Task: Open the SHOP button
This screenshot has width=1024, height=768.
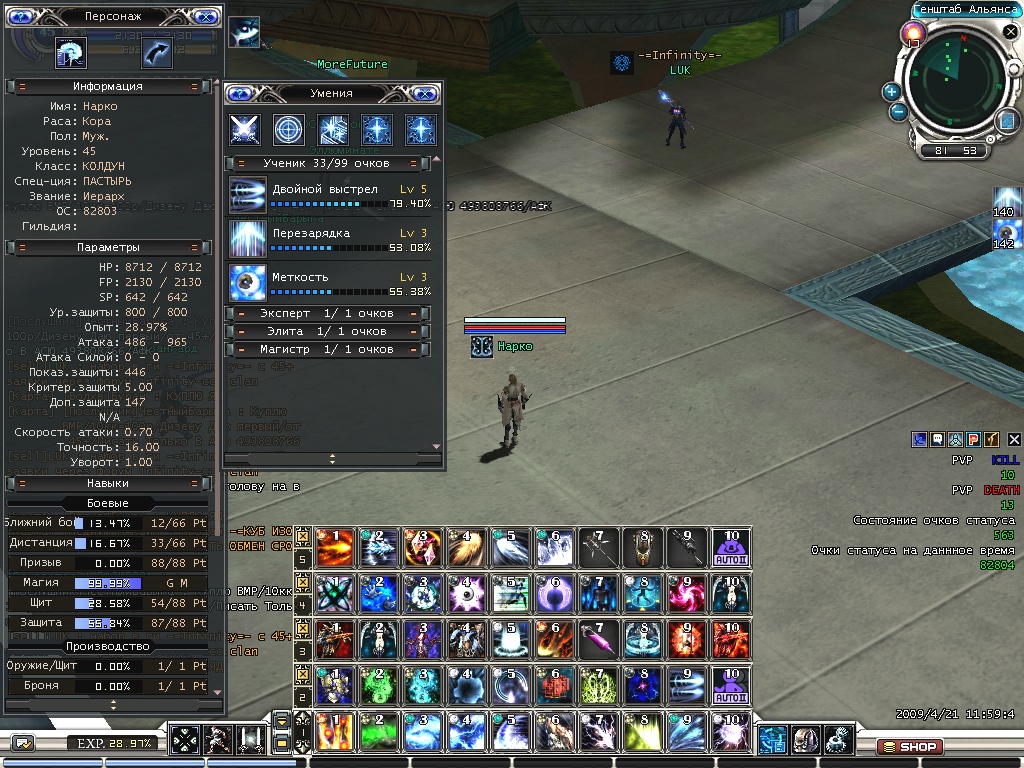Action: [908, 747]
